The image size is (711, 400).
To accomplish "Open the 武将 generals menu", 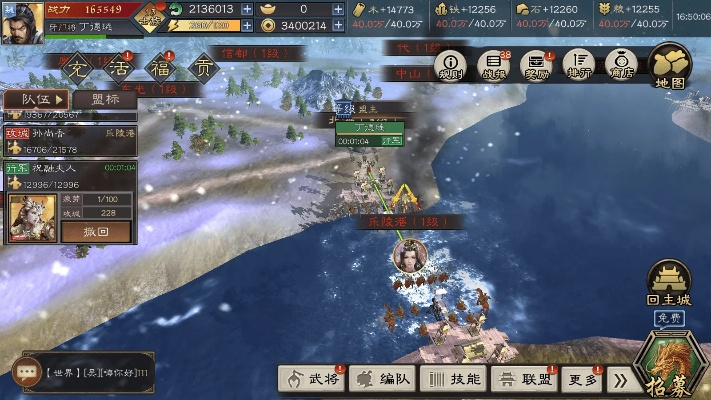I will tap(311, 379).
